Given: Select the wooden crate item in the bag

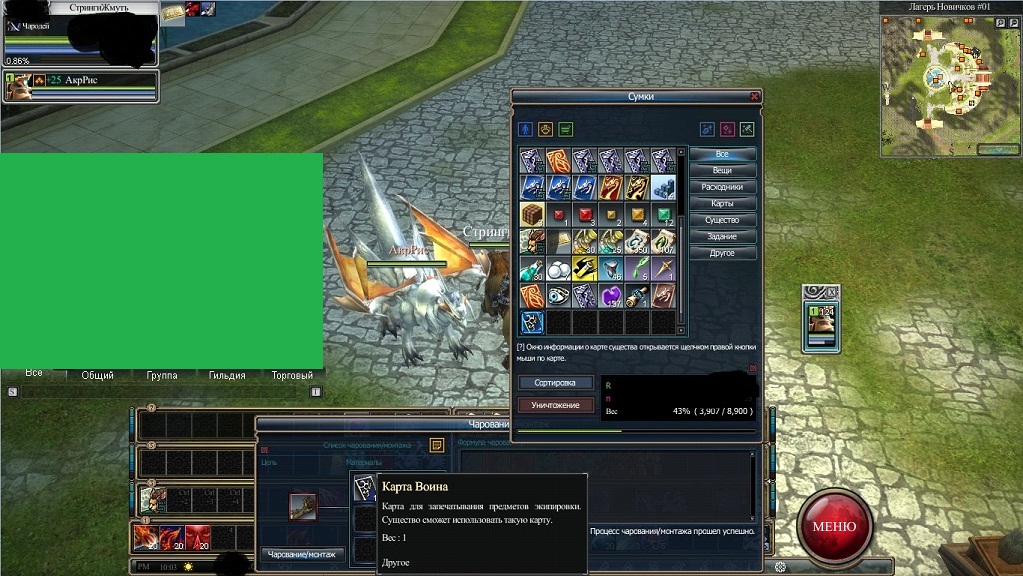Looking at the screenshot, I should tap(531, 215).
